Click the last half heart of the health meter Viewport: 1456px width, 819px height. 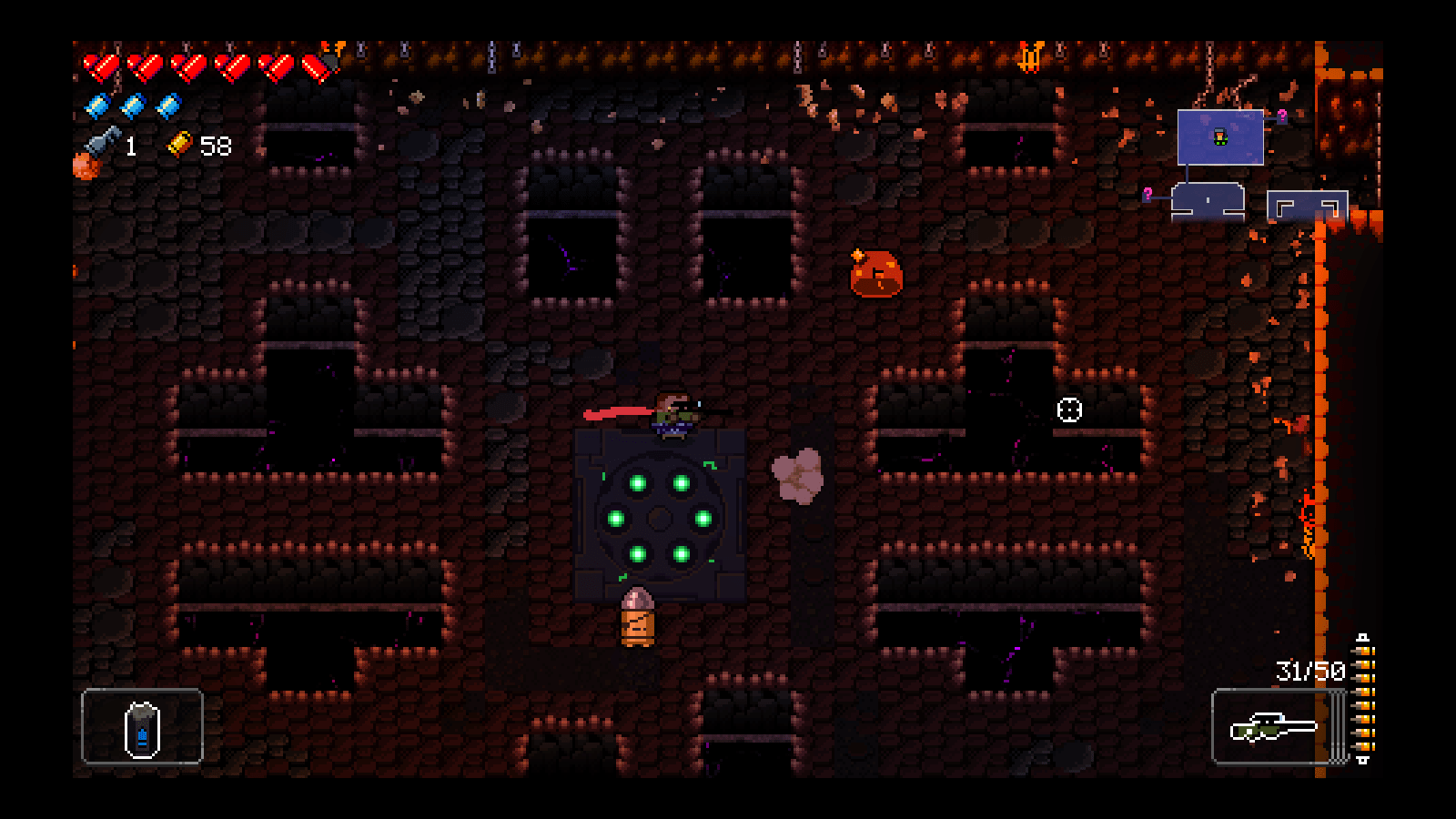point(314,67)
